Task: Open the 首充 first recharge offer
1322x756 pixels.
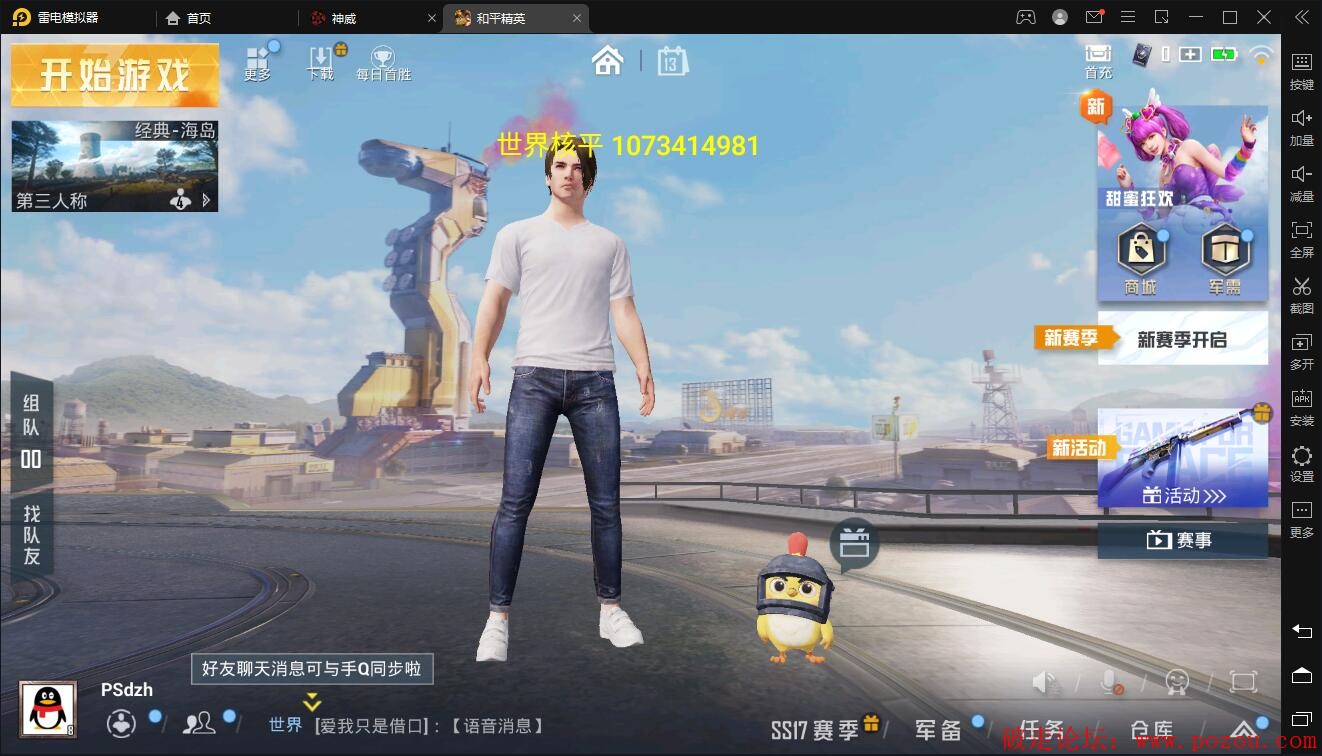Action: [x=1098, y=60]
